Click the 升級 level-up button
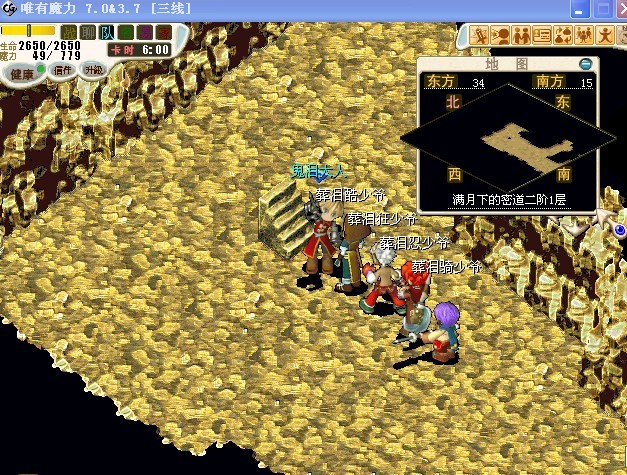This screenshot has width=627, height=475. point(93,70)
